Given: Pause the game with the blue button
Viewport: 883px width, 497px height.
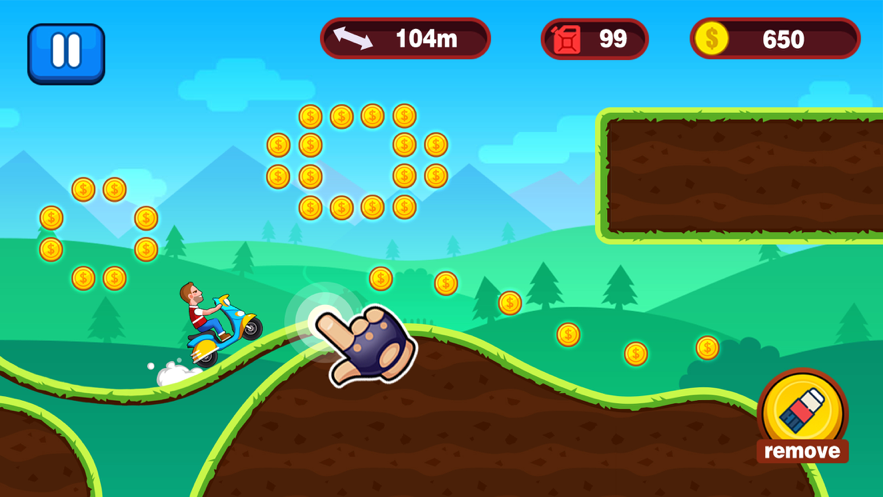Looking at the screenshot, I should (x=66, y=52).
